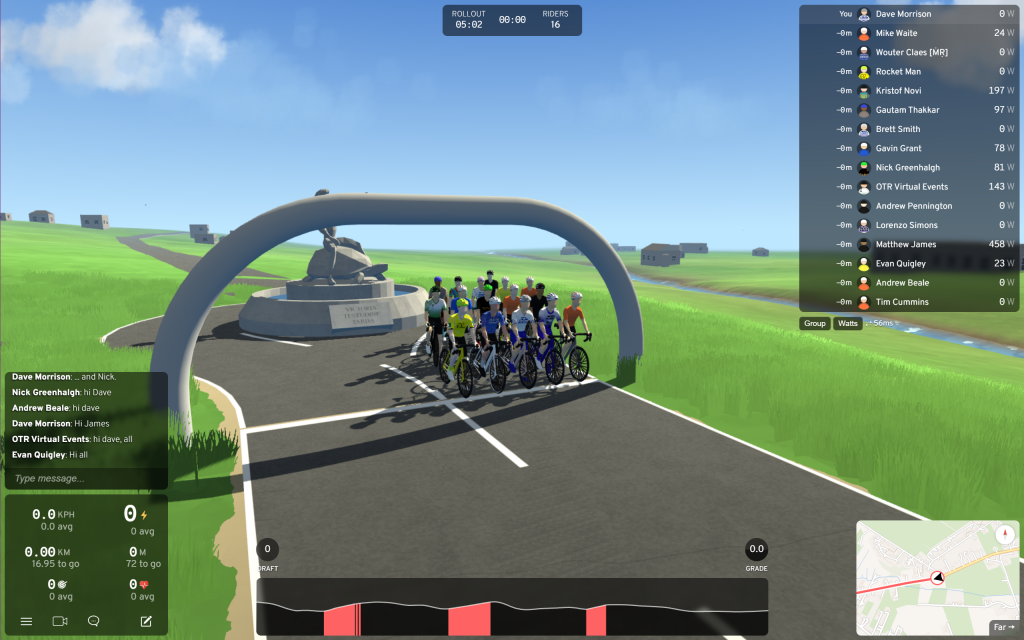
Task: Click the elevation profile strip
Action: click(x=512, y=607)
